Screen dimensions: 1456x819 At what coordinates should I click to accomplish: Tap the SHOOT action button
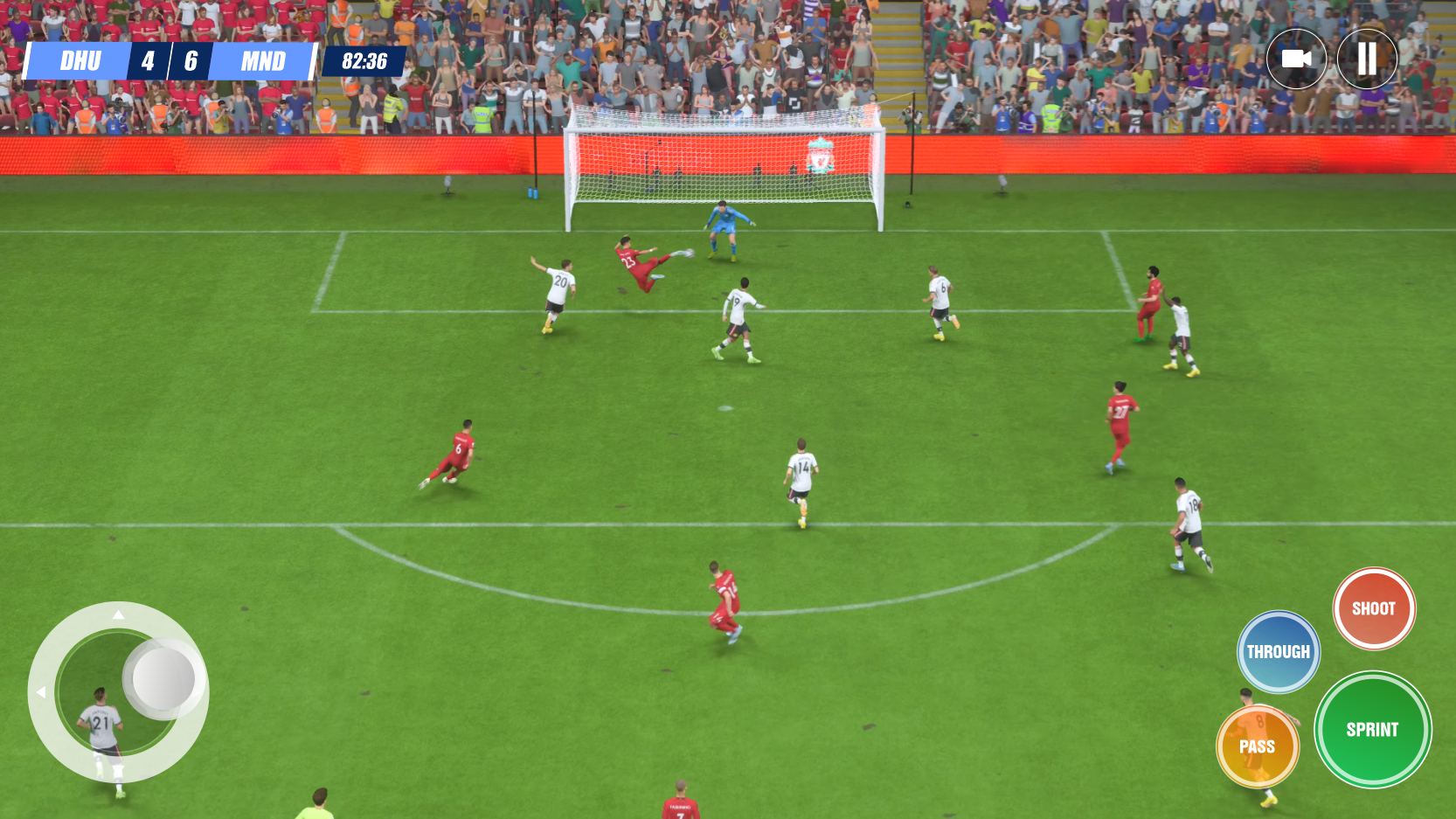click(x=1374, y=608)
